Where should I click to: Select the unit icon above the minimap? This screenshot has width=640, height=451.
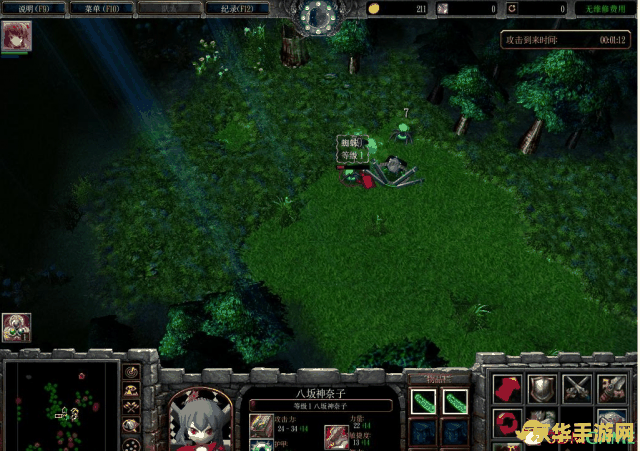click(16, 327)
